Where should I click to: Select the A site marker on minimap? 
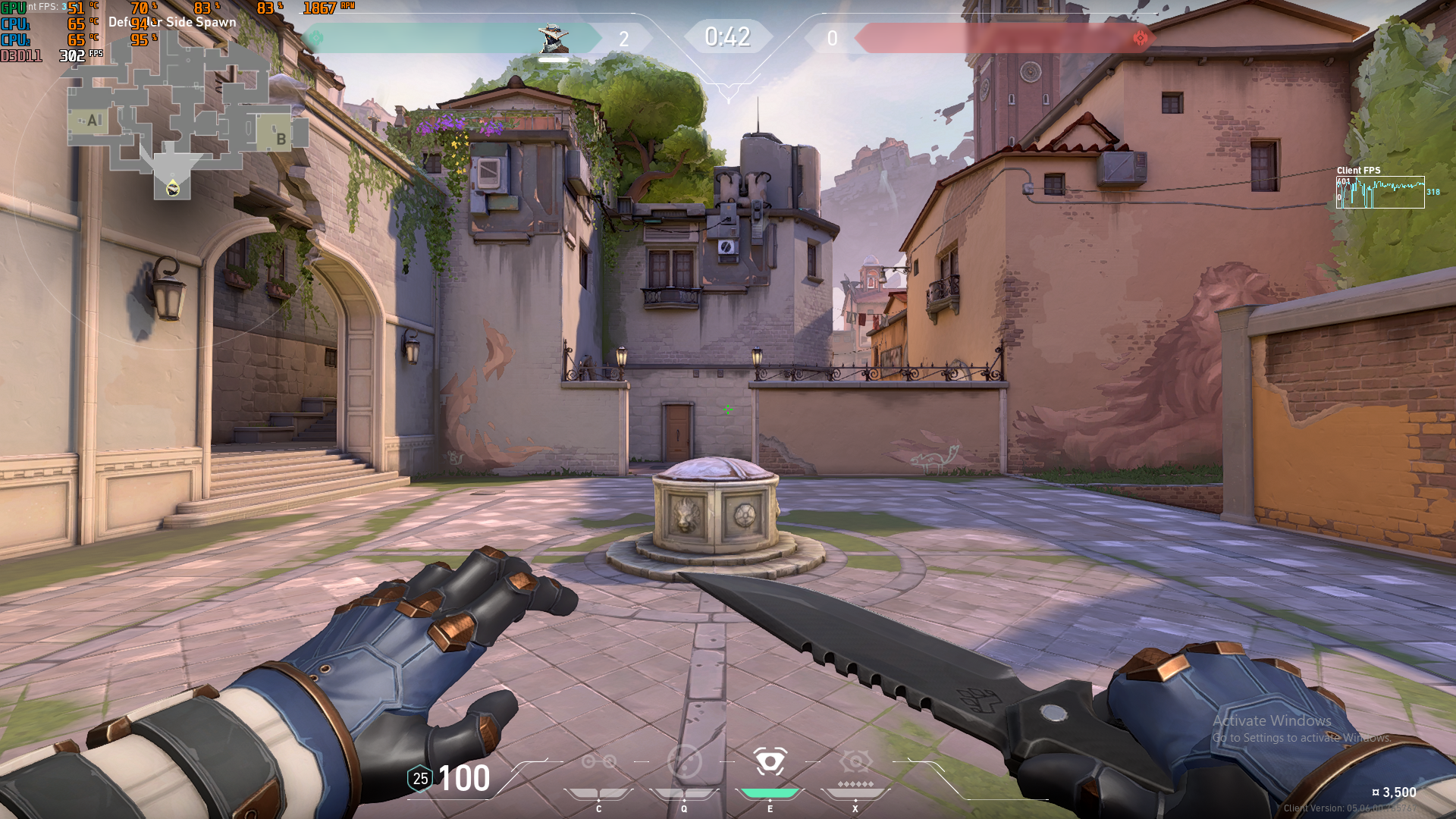click(93, 121)
